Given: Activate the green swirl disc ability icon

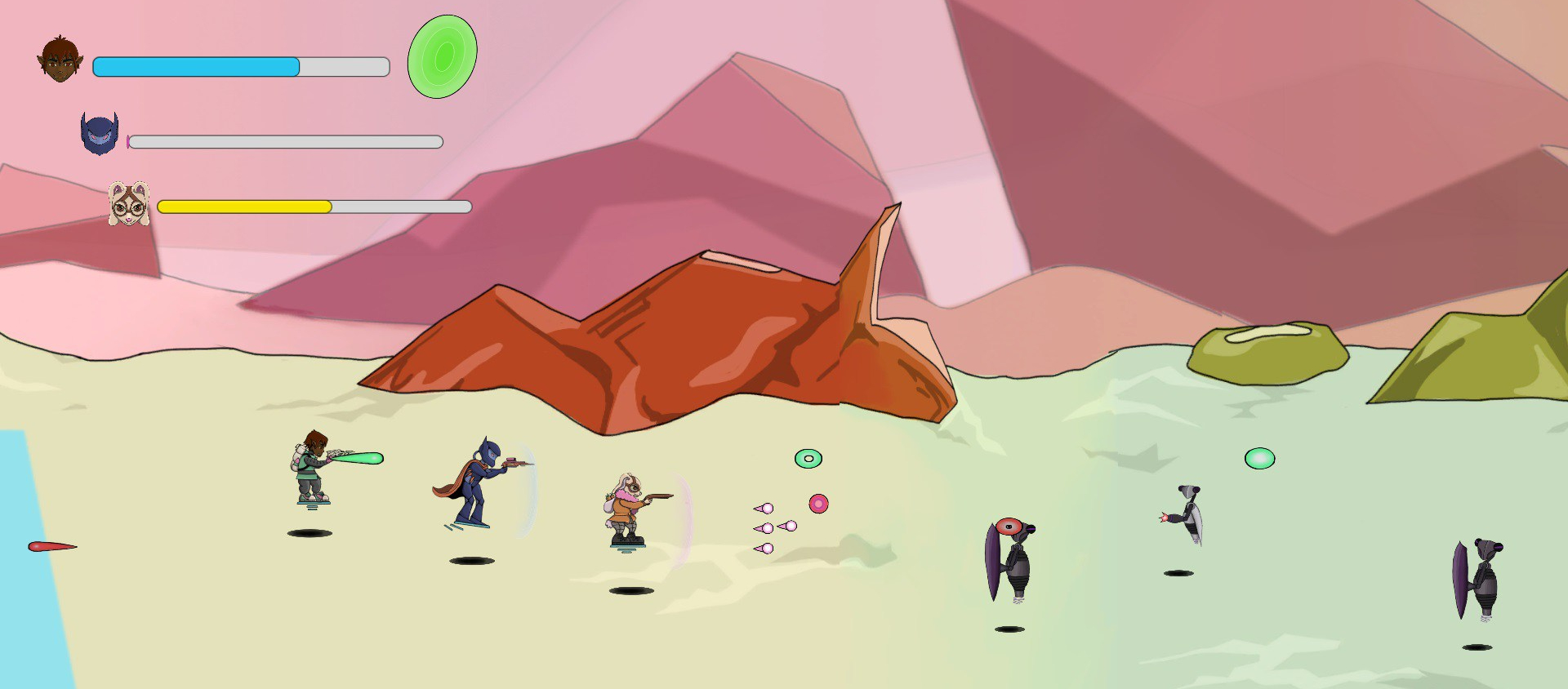Looking at the screenshot, I should coord(442,57).
